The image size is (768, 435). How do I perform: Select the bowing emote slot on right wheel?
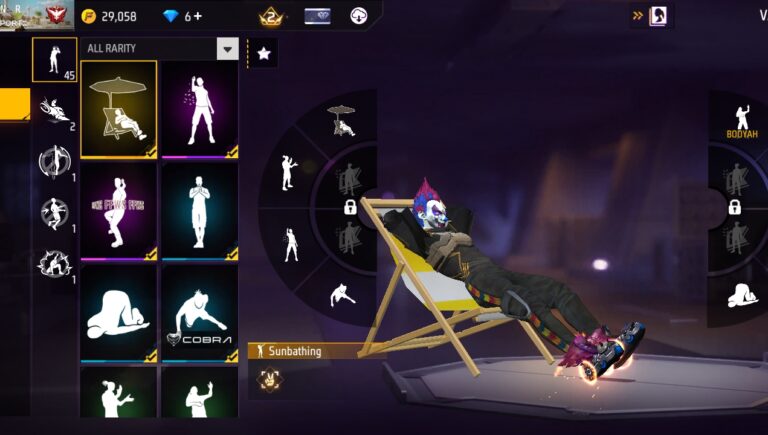(x=741, y=295)
